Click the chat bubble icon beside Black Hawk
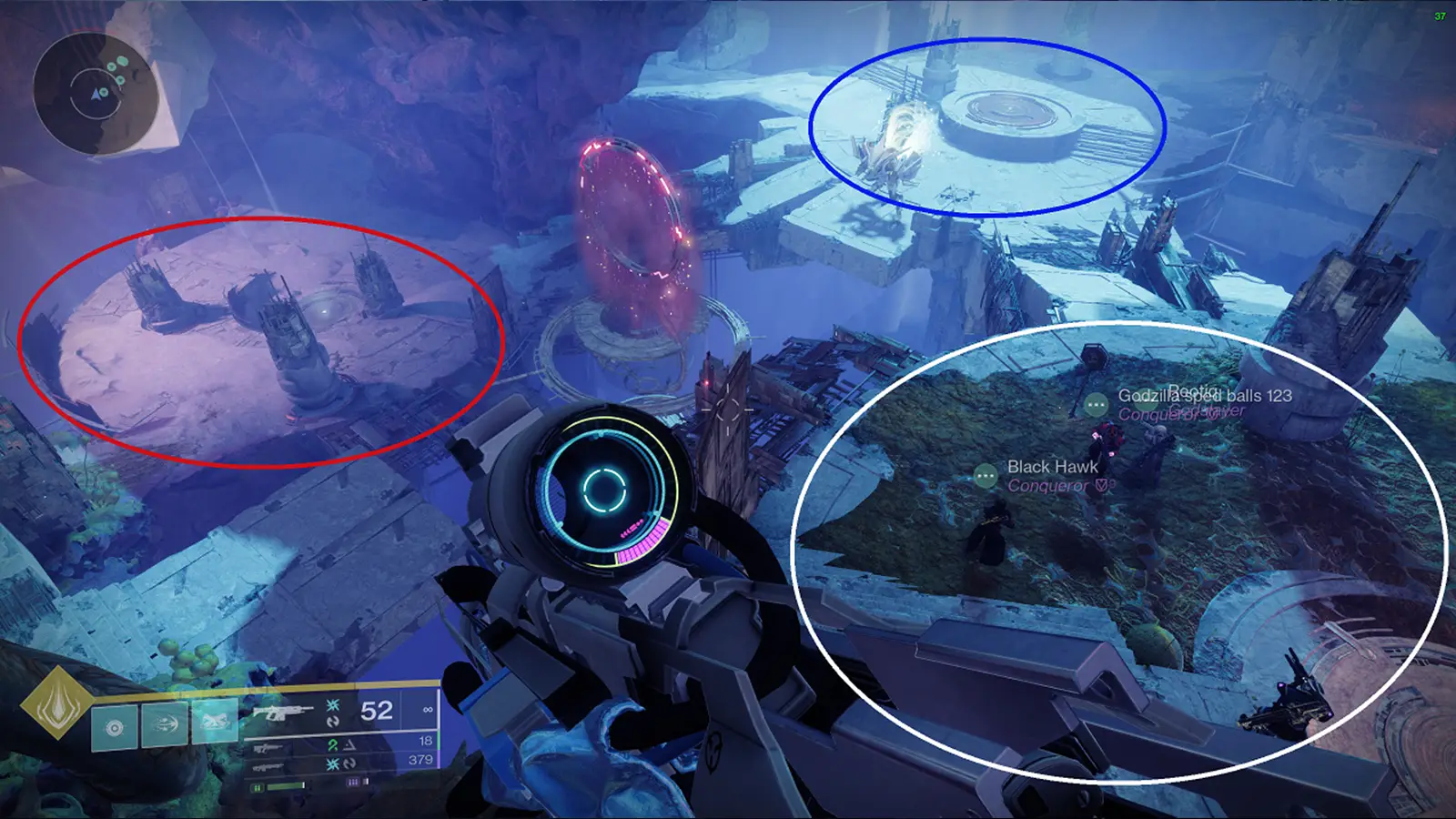Viewport: 1456px width, 819px height. coord(985,475)
